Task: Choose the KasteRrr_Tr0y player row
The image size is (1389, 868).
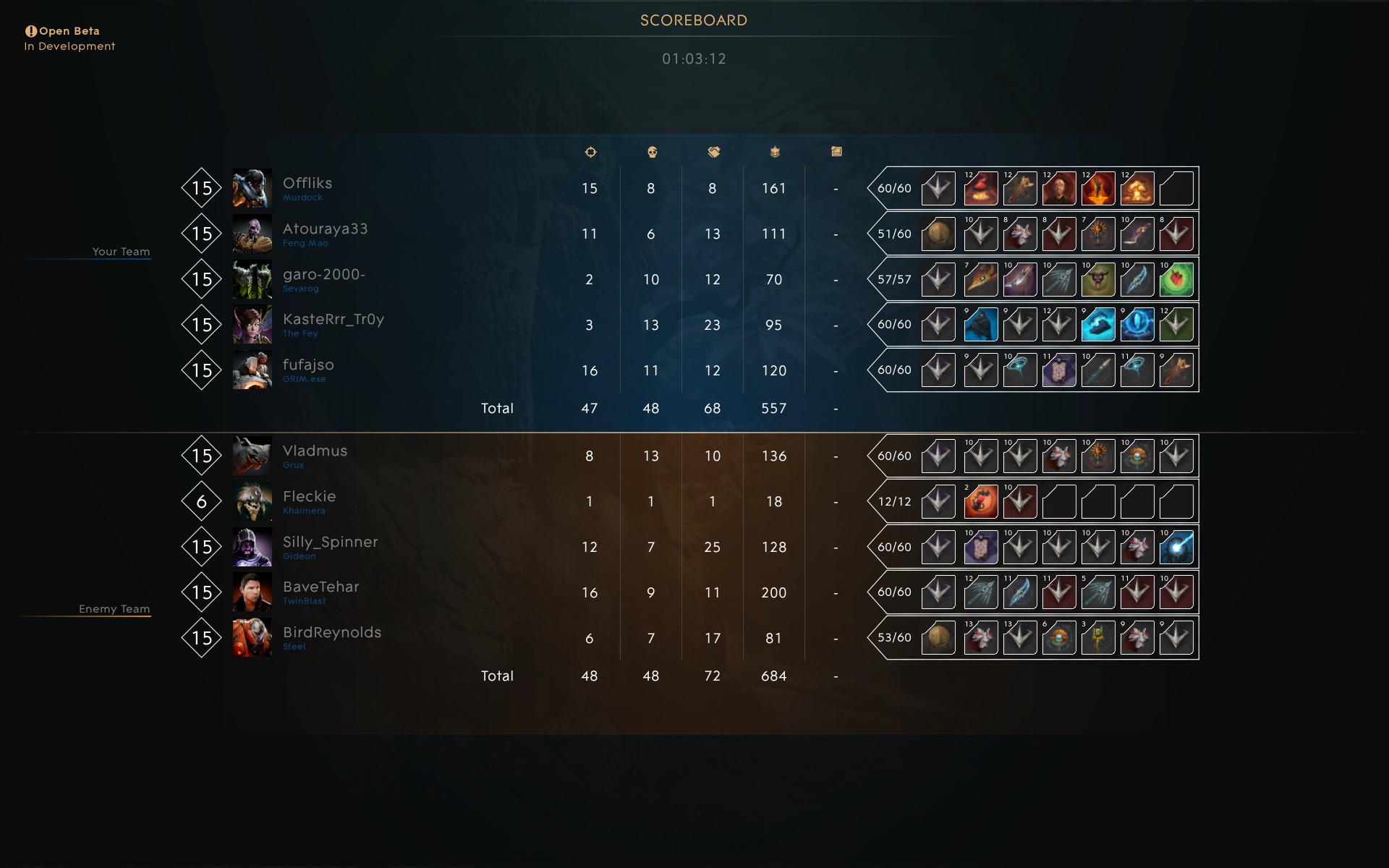Action: point(333,320)
